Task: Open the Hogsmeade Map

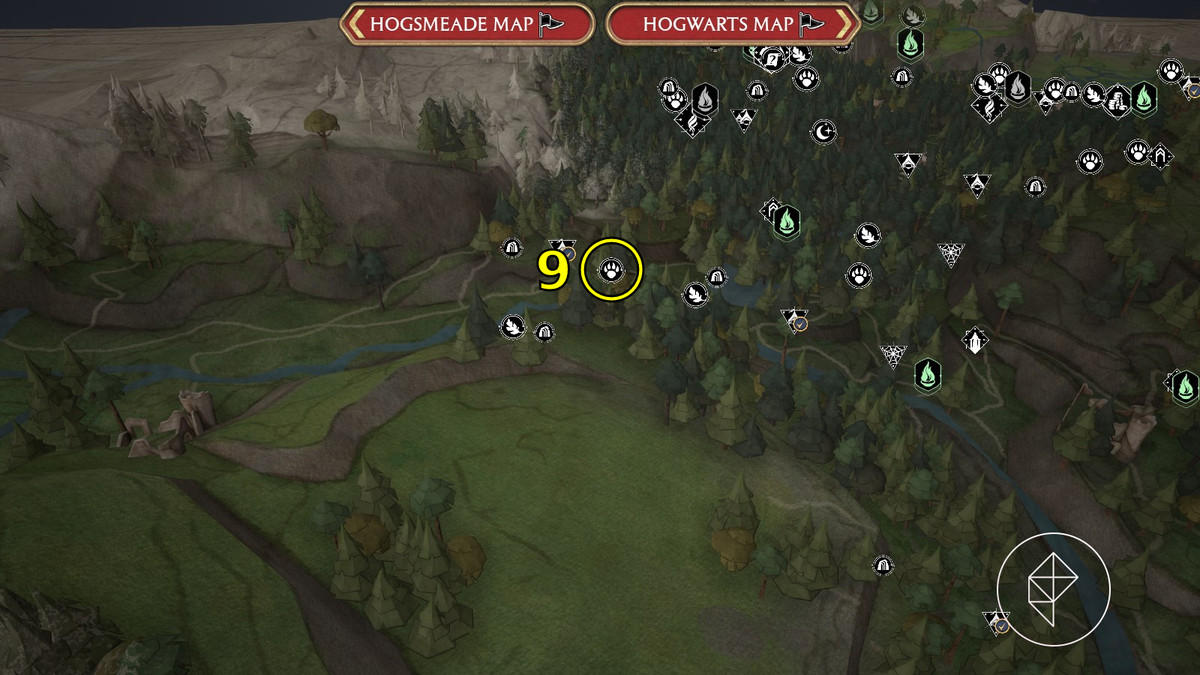Action: tap(467, 24)
